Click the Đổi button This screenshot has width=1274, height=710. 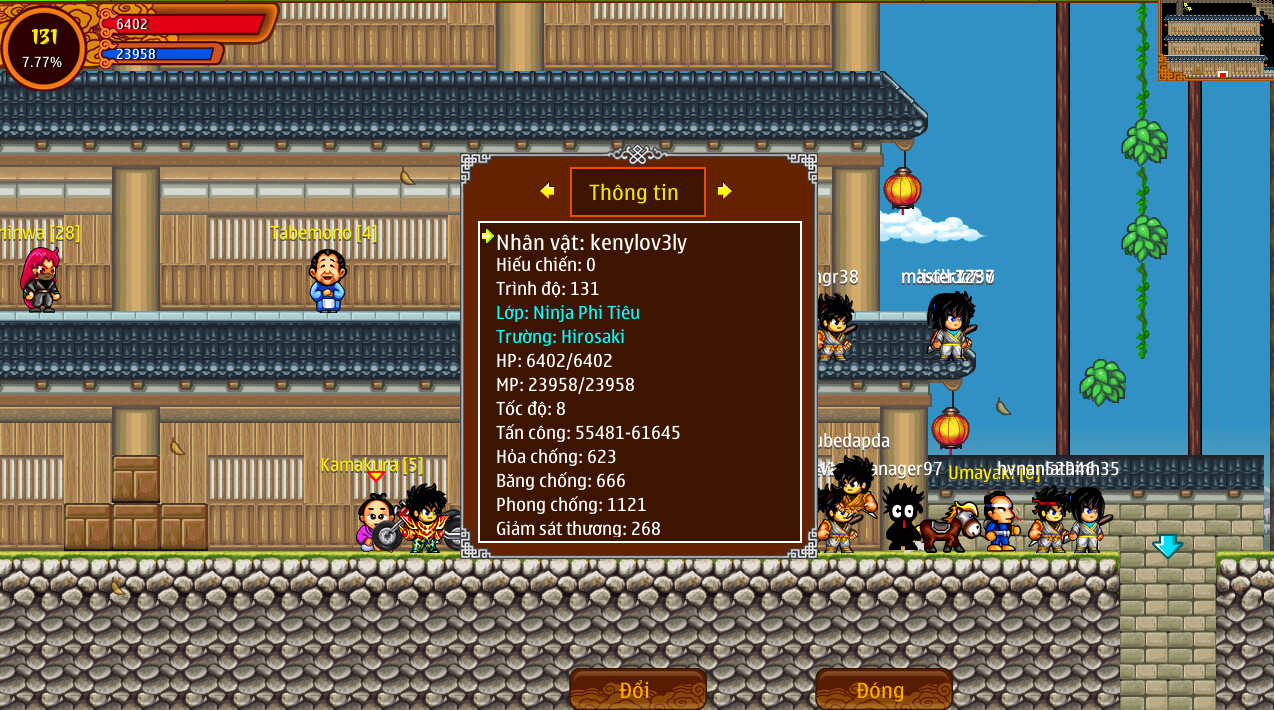click(x=637, y=689)
